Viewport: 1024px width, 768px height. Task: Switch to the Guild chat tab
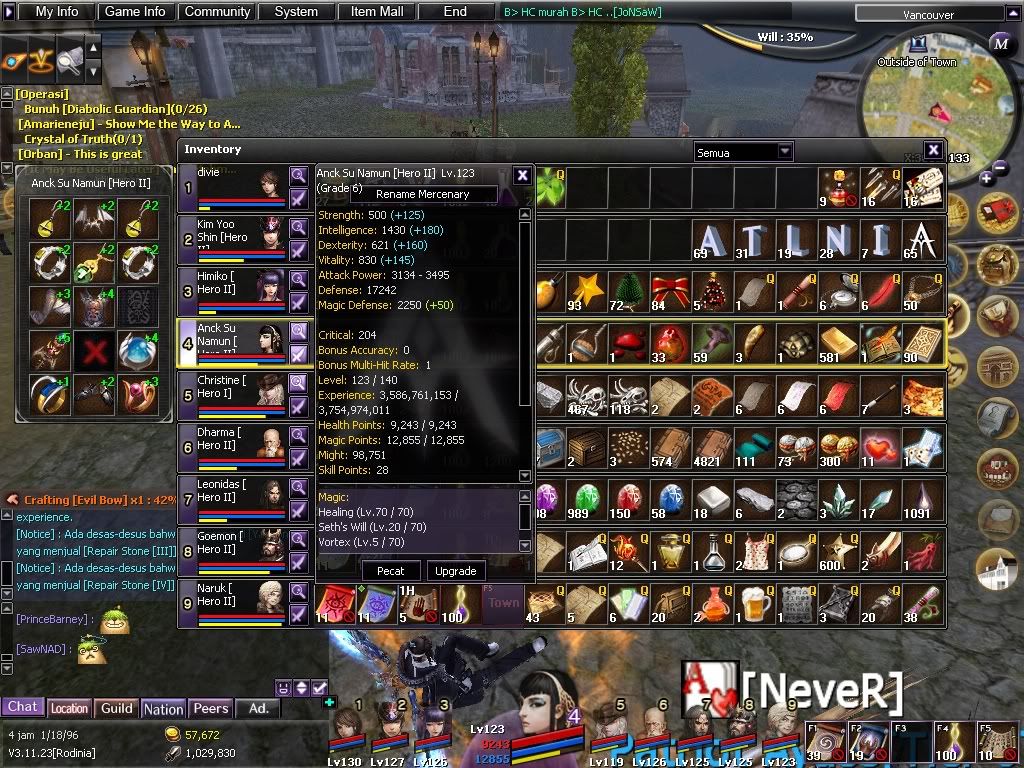[117, 708]
